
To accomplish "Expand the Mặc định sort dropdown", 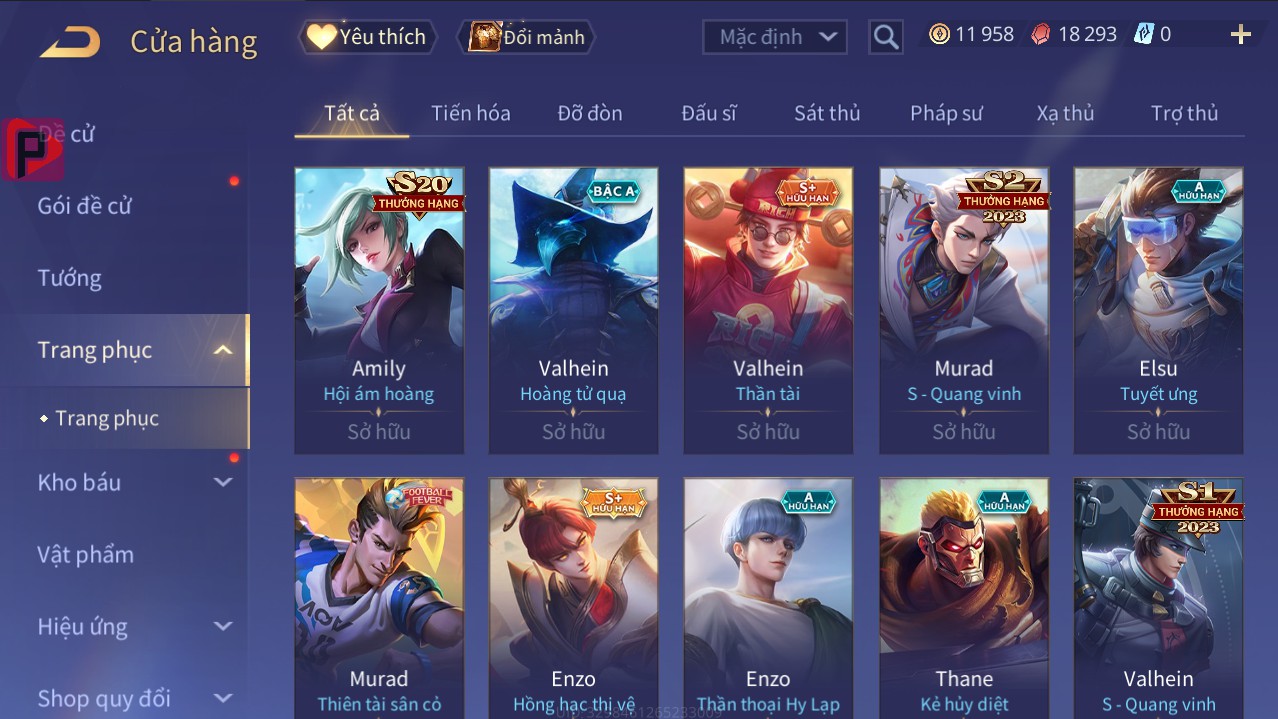I will (774, 37).
